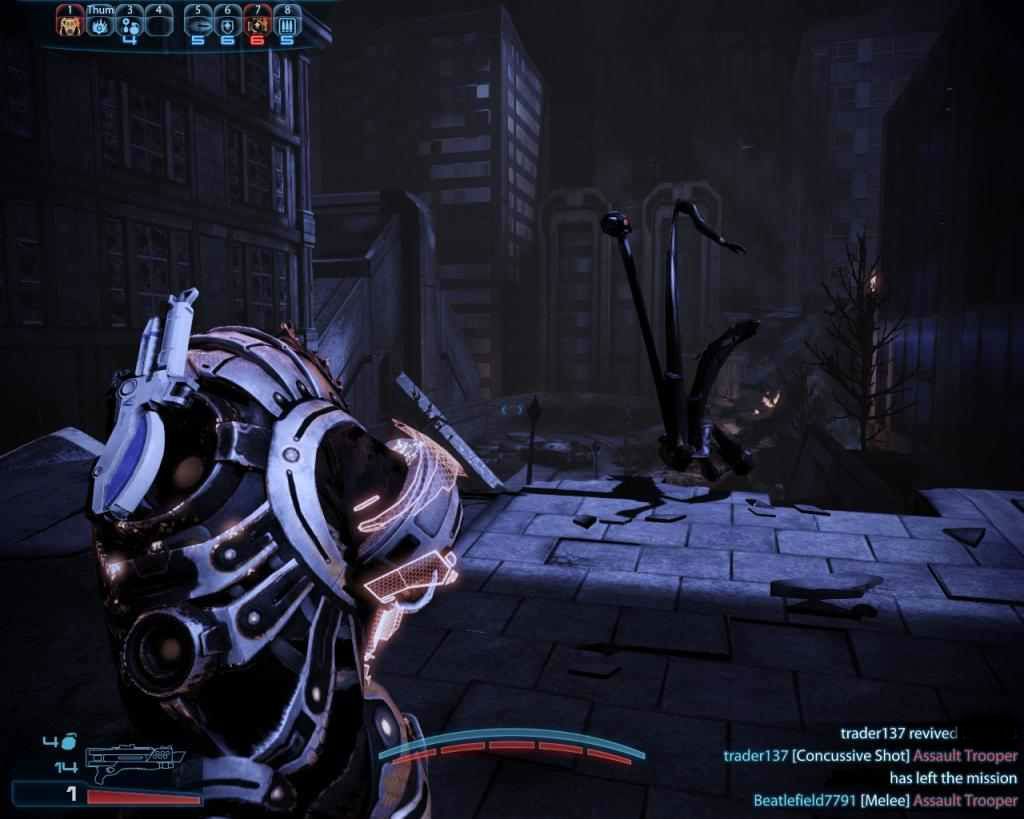Click the blue grenade count icon
Screen dimensions: 1024x819
click(x=69, y=743)
